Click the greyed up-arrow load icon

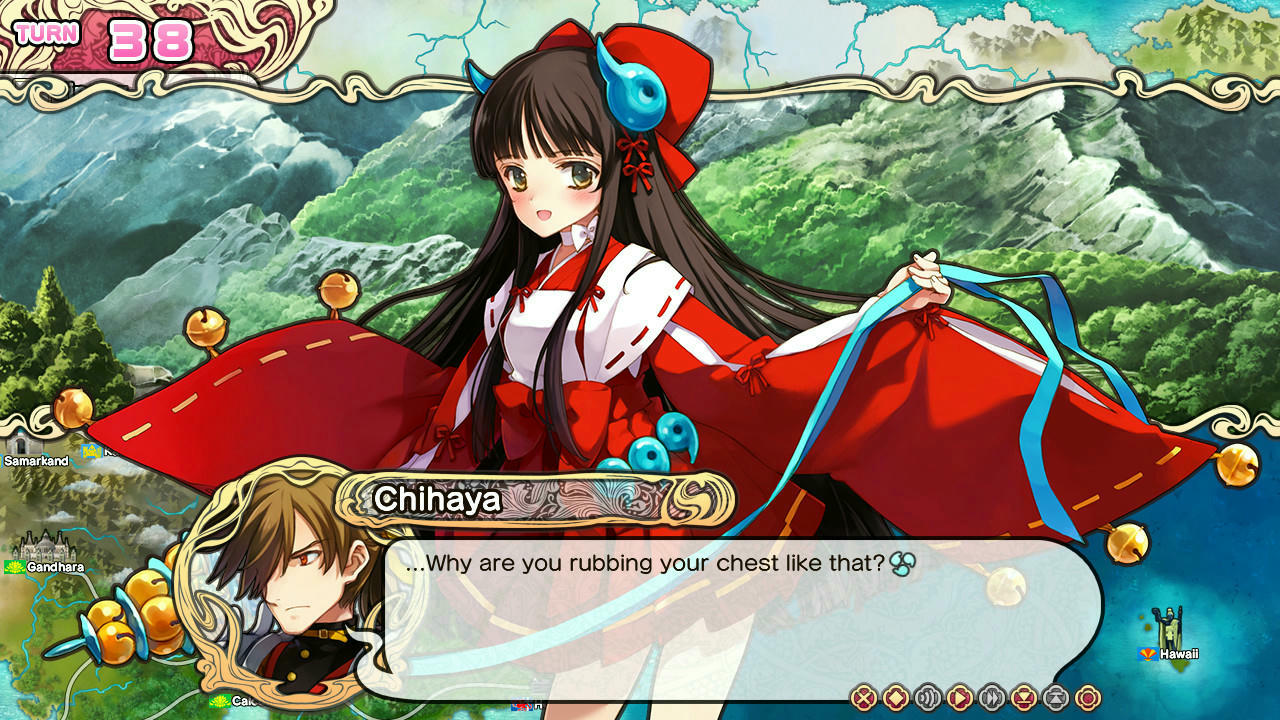tap(1056, 698)
